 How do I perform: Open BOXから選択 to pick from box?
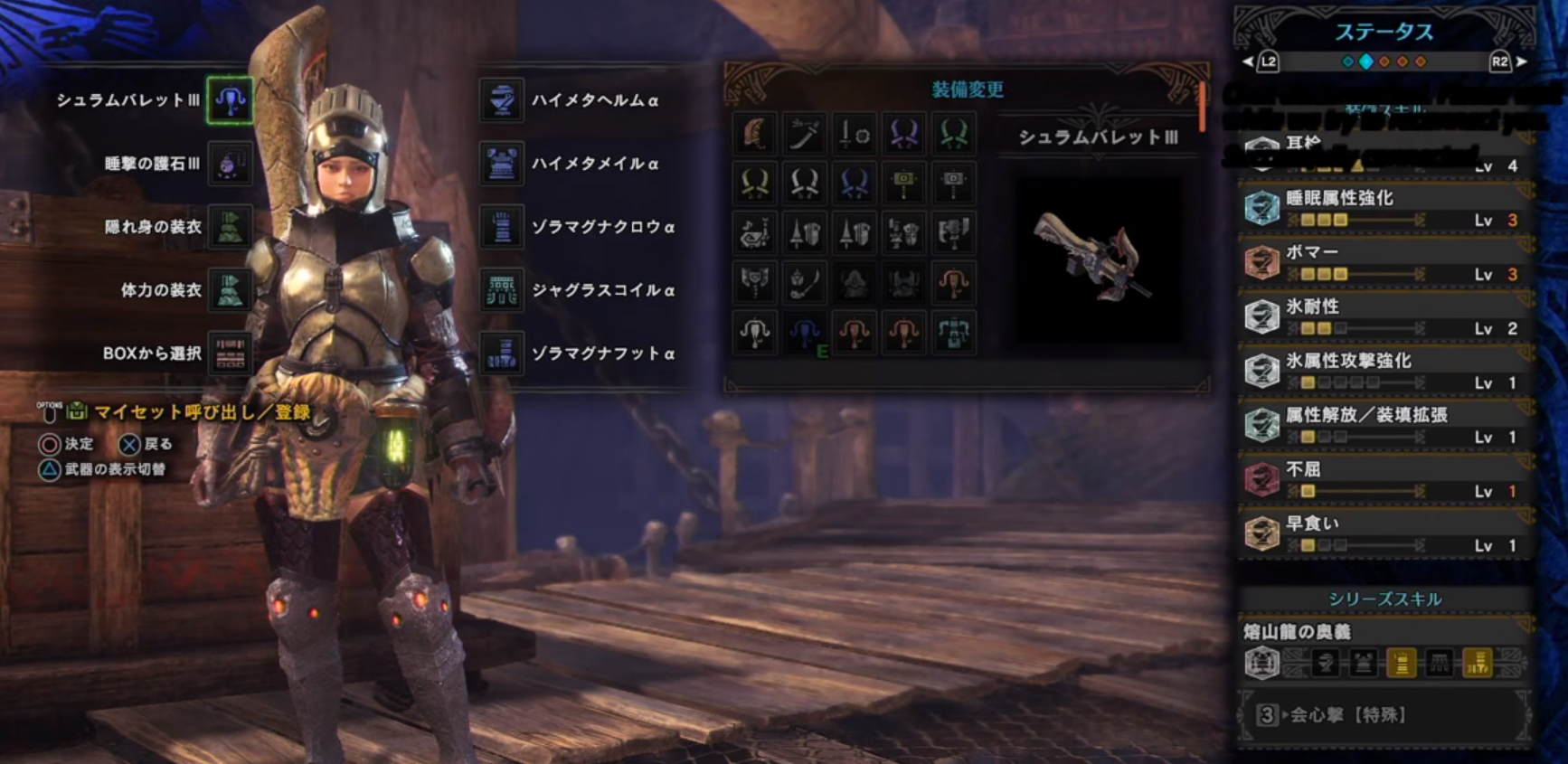(x=230, y=354)
